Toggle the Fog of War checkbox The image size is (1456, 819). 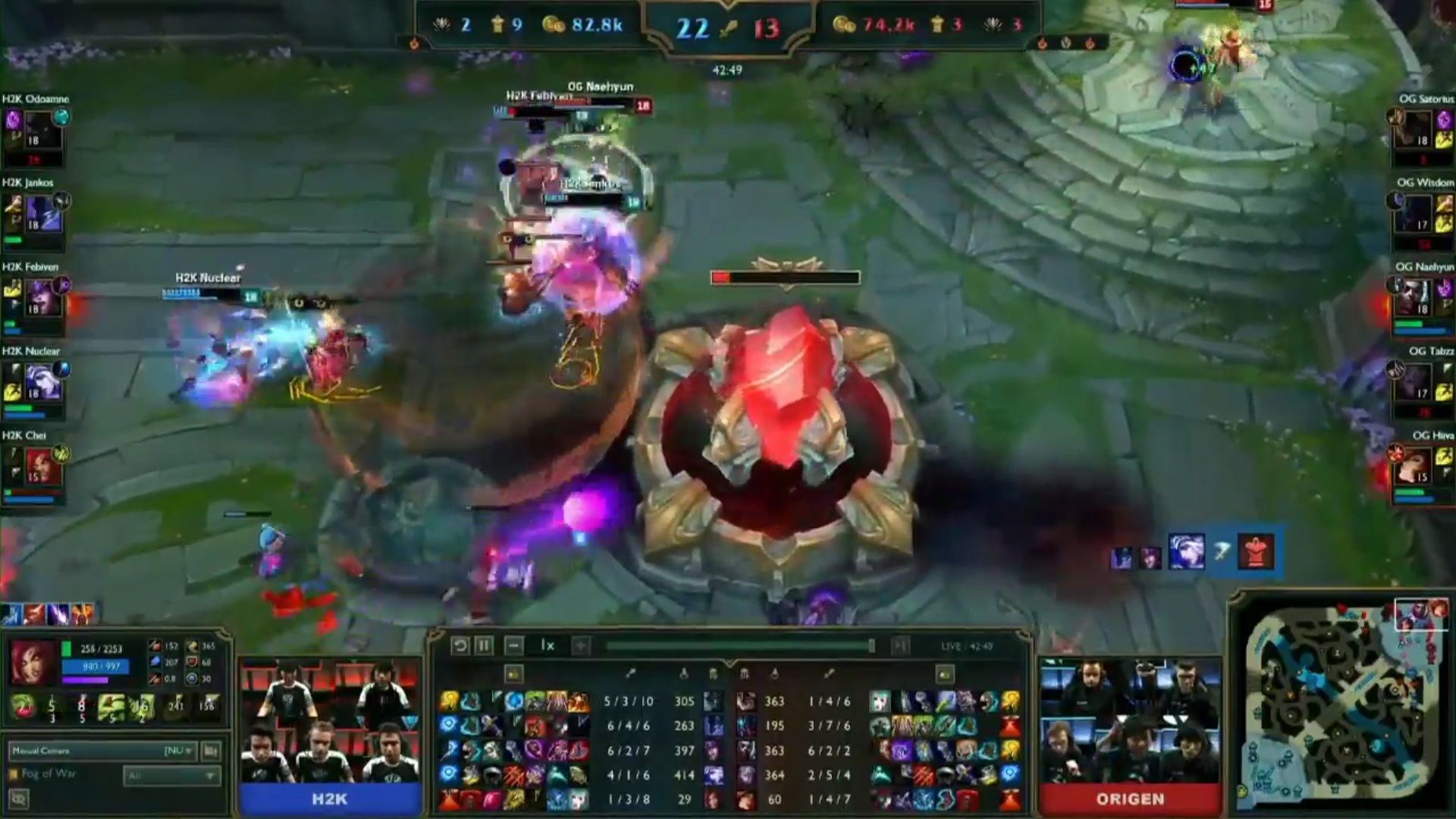point(14,774)
